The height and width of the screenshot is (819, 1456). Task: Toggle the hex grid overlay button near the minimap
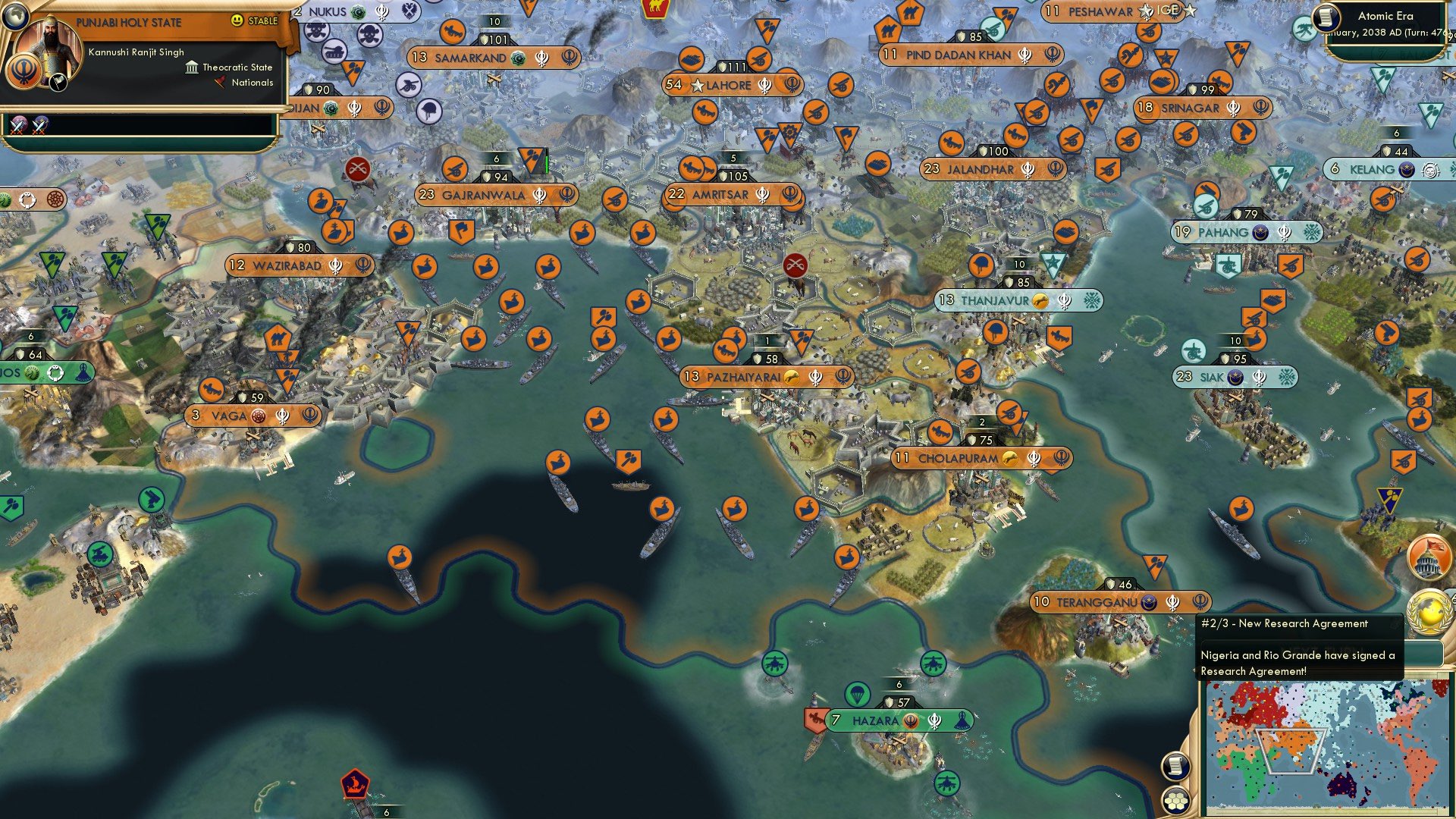click(x=1175, y=802)
